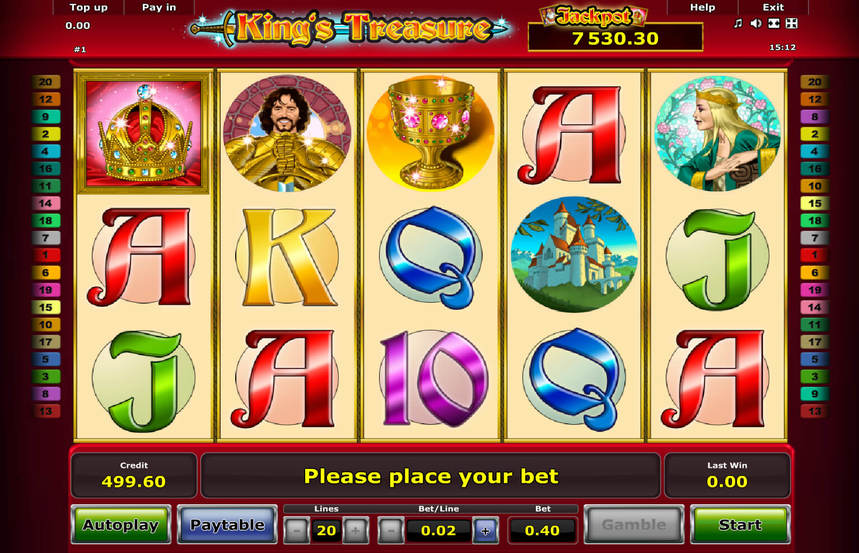Click the greyed-out Gamble button
The image size is (859, 553).
click(633, 524)
